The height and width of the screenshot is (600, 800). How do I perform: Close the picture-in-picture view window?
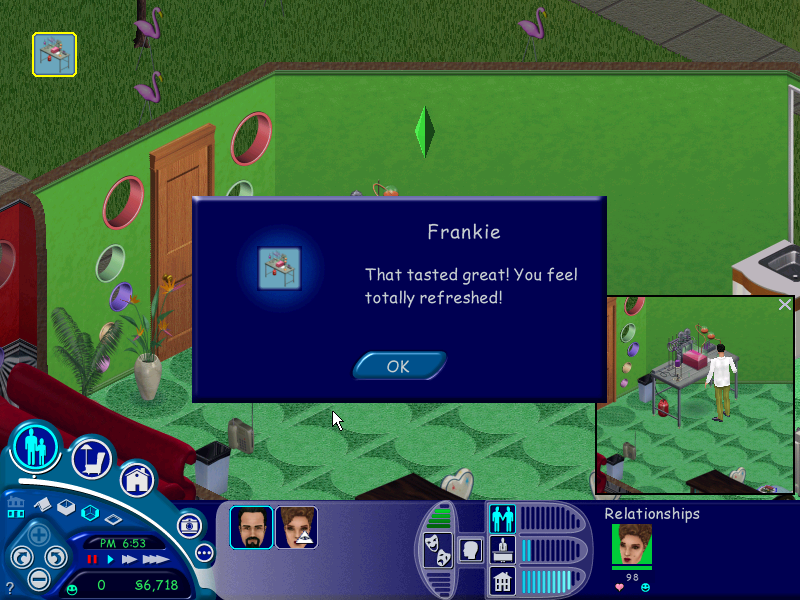tap(785, 305)
